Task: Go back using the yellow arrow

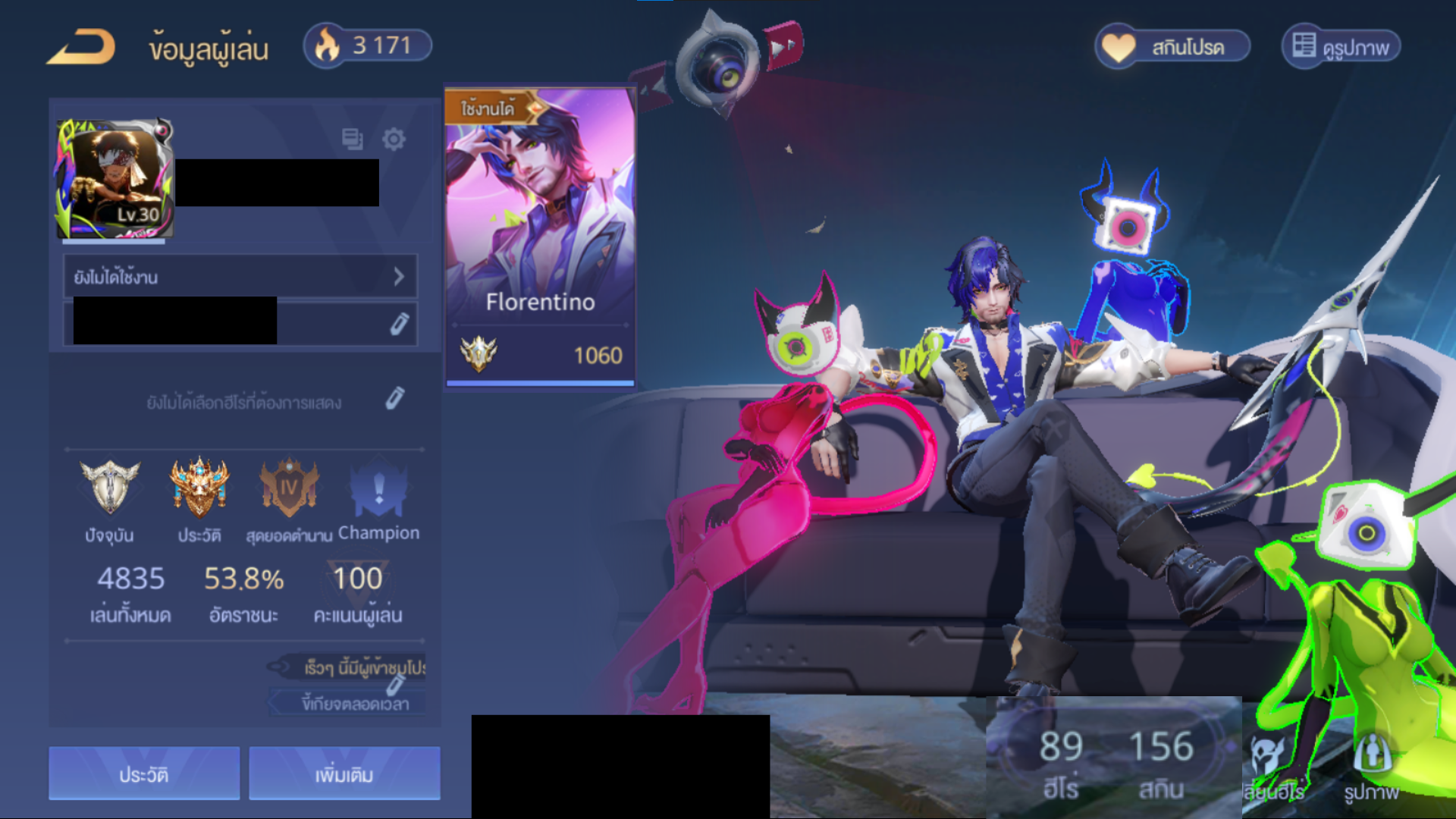Action: (x=82, y=47)
